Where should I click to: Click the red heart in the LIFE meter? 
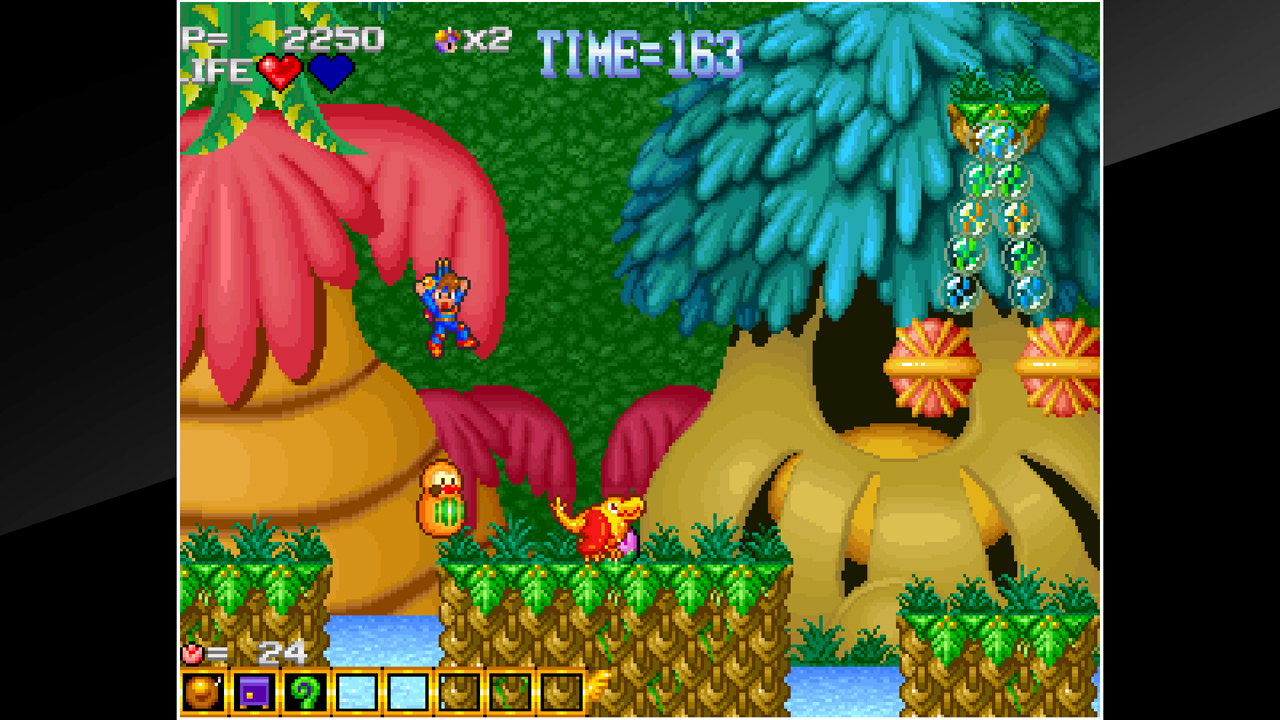281,71
